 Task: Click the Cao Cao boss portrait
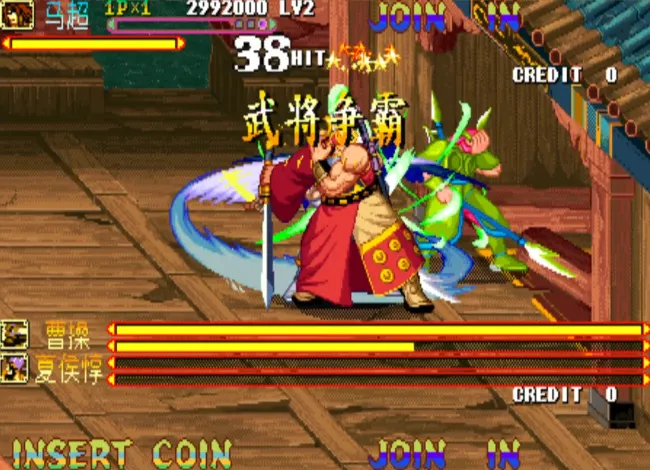pyautogui.click(x=16, y=334)
